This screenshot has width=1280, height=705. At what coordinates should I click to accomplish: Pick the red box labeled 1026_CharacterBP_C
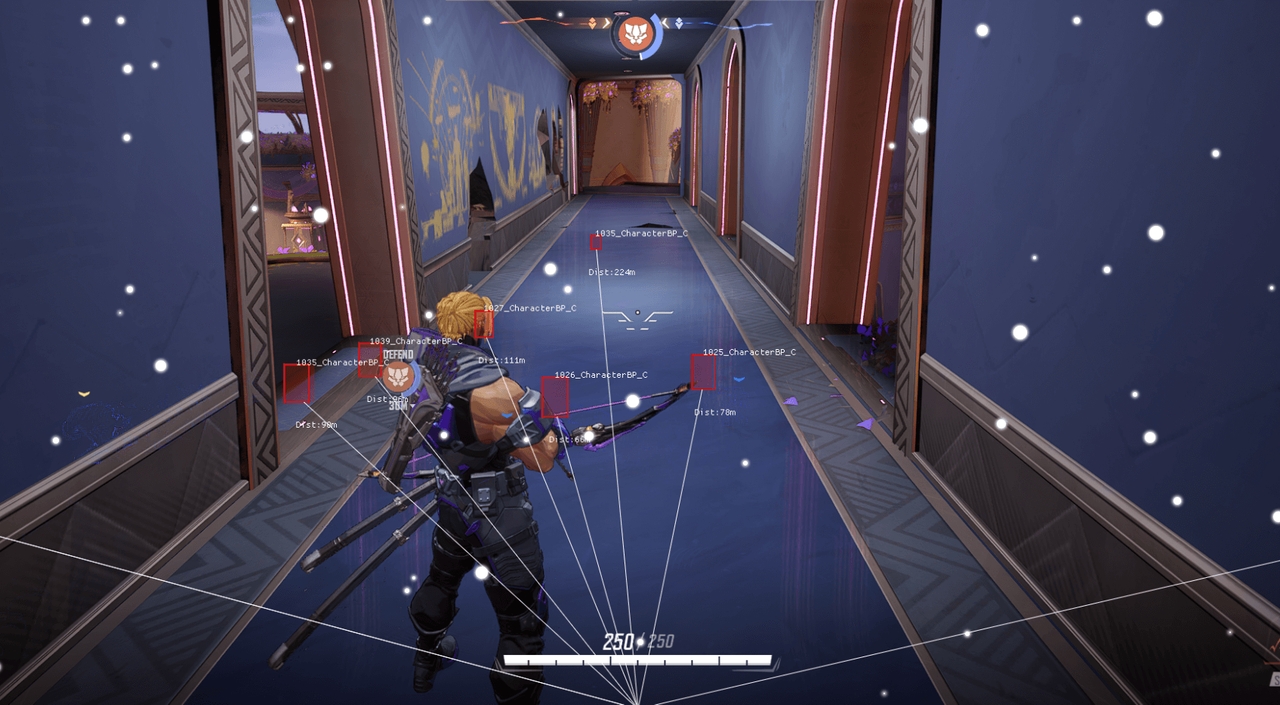click(555, 396)
